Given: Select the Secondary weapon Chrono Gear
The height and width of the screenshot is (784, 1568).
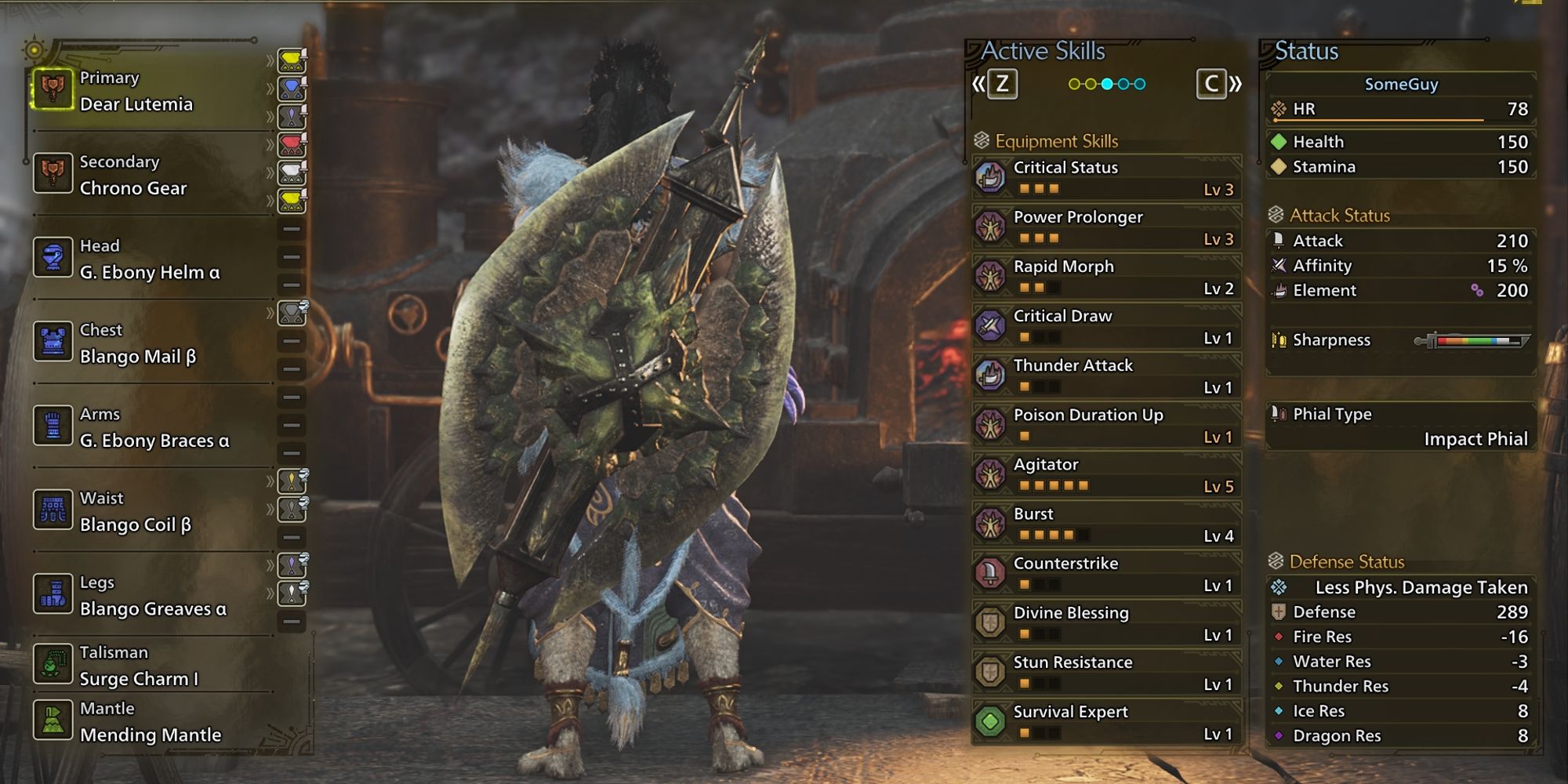Looking at the screenshot, I should pyautogui.click(x=149, y=175).
